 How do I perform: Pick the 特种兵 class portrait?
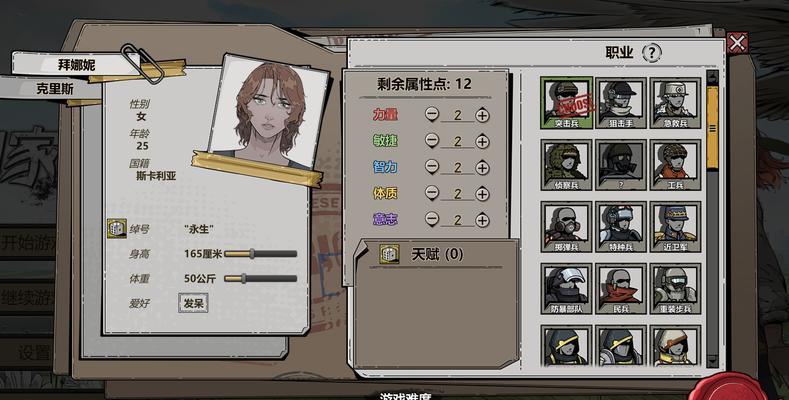pyautogui.click(x=622, y=225)
